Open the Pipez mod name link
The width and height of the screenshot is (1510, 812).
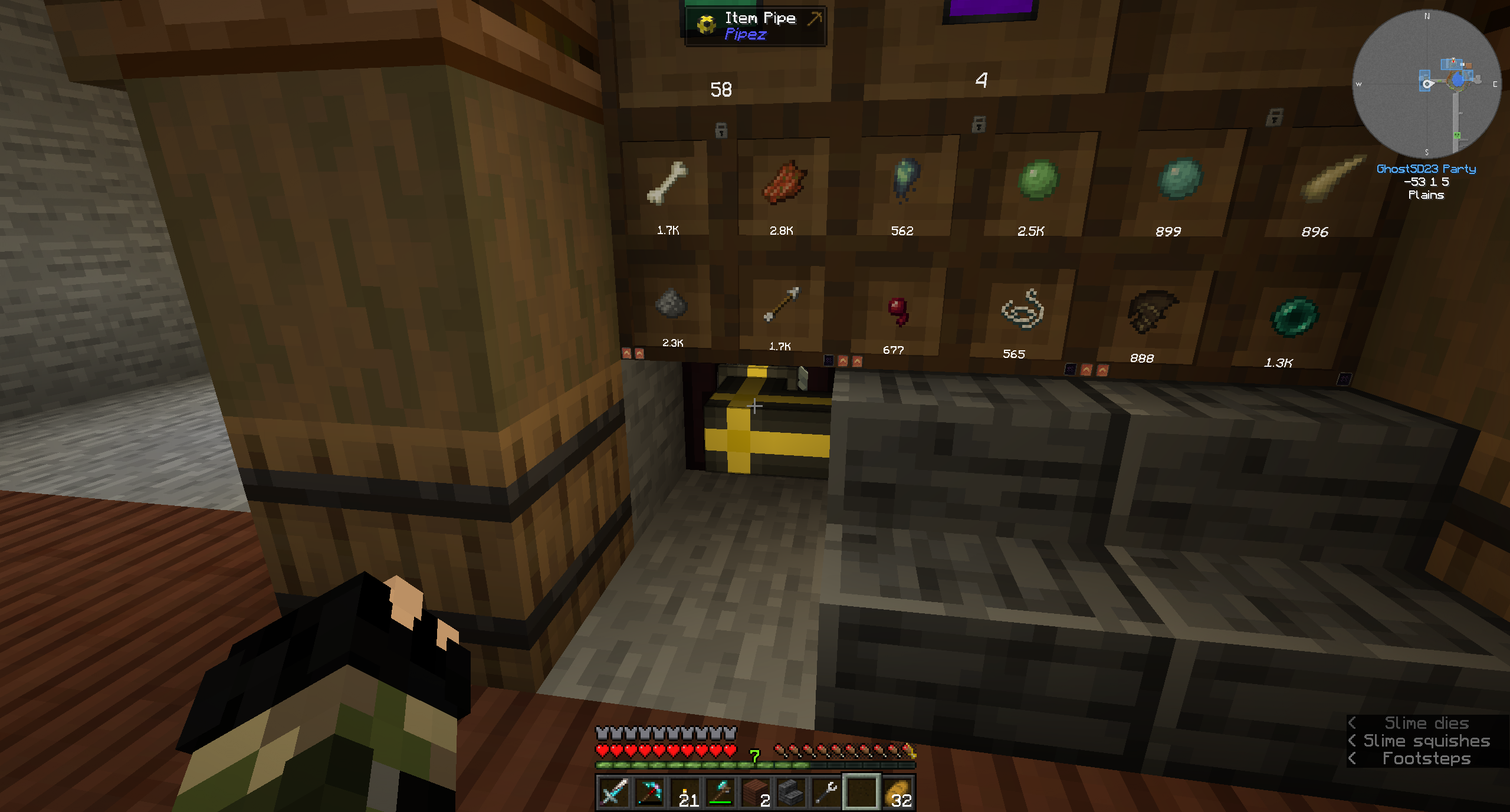point(746,34)
